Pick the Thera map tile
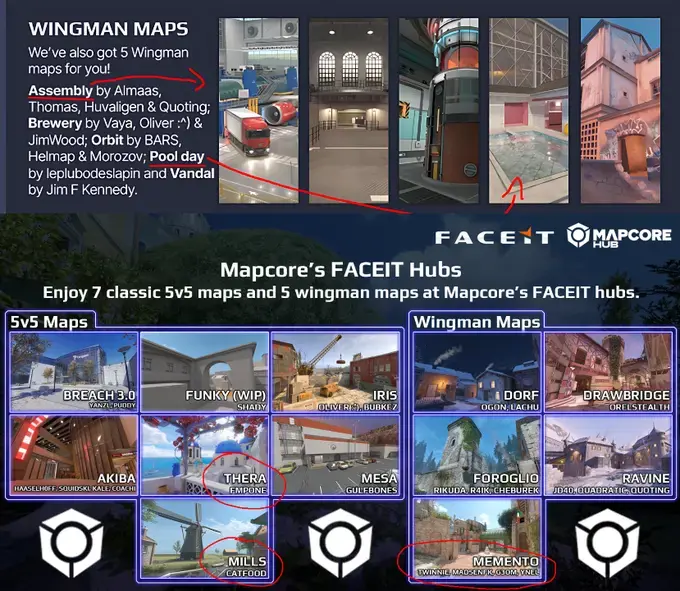The height and width of the screenshot is (591, 680). coord(204,453)
